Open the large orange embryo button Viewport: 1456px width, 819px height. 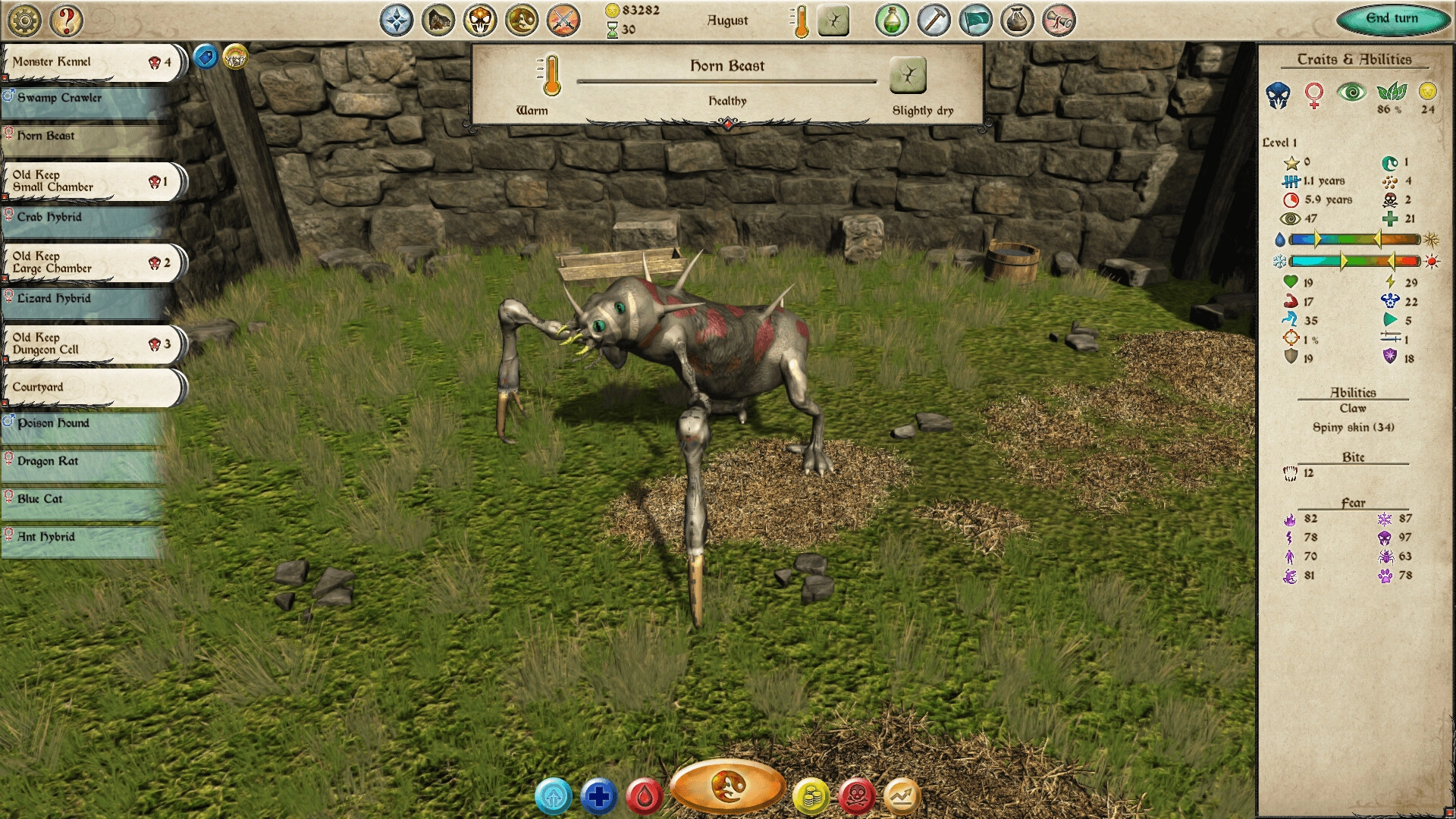727,786
